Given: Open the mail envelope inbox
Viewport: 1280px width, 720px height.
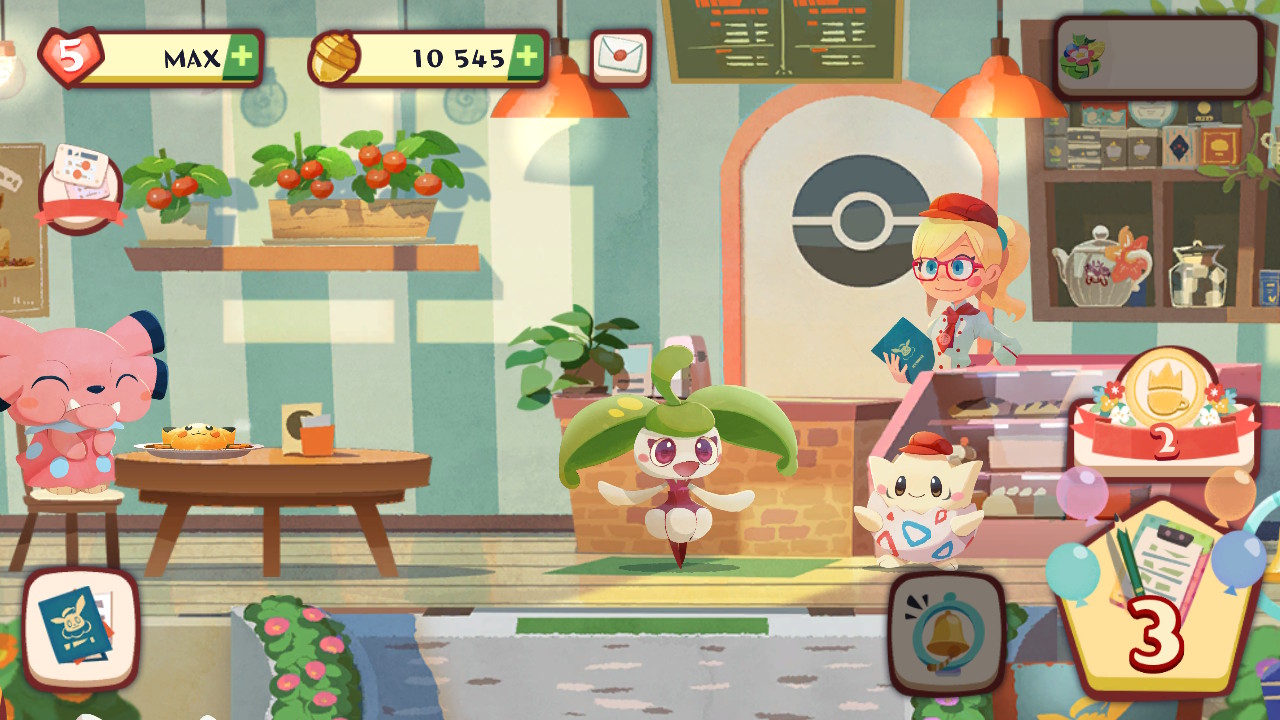Looking at the screenshot, I should [x=620, y=58].
